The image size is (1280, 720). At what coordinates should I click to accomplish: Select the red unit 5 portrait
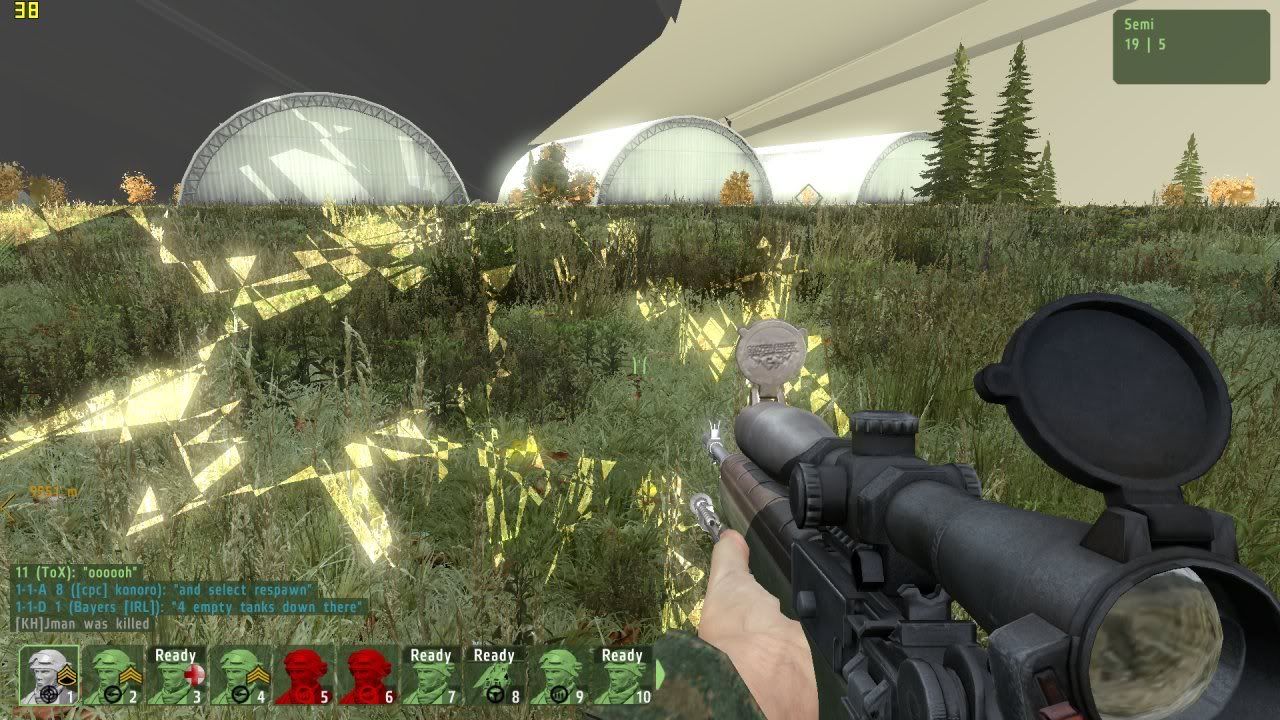tap(303, 676)
